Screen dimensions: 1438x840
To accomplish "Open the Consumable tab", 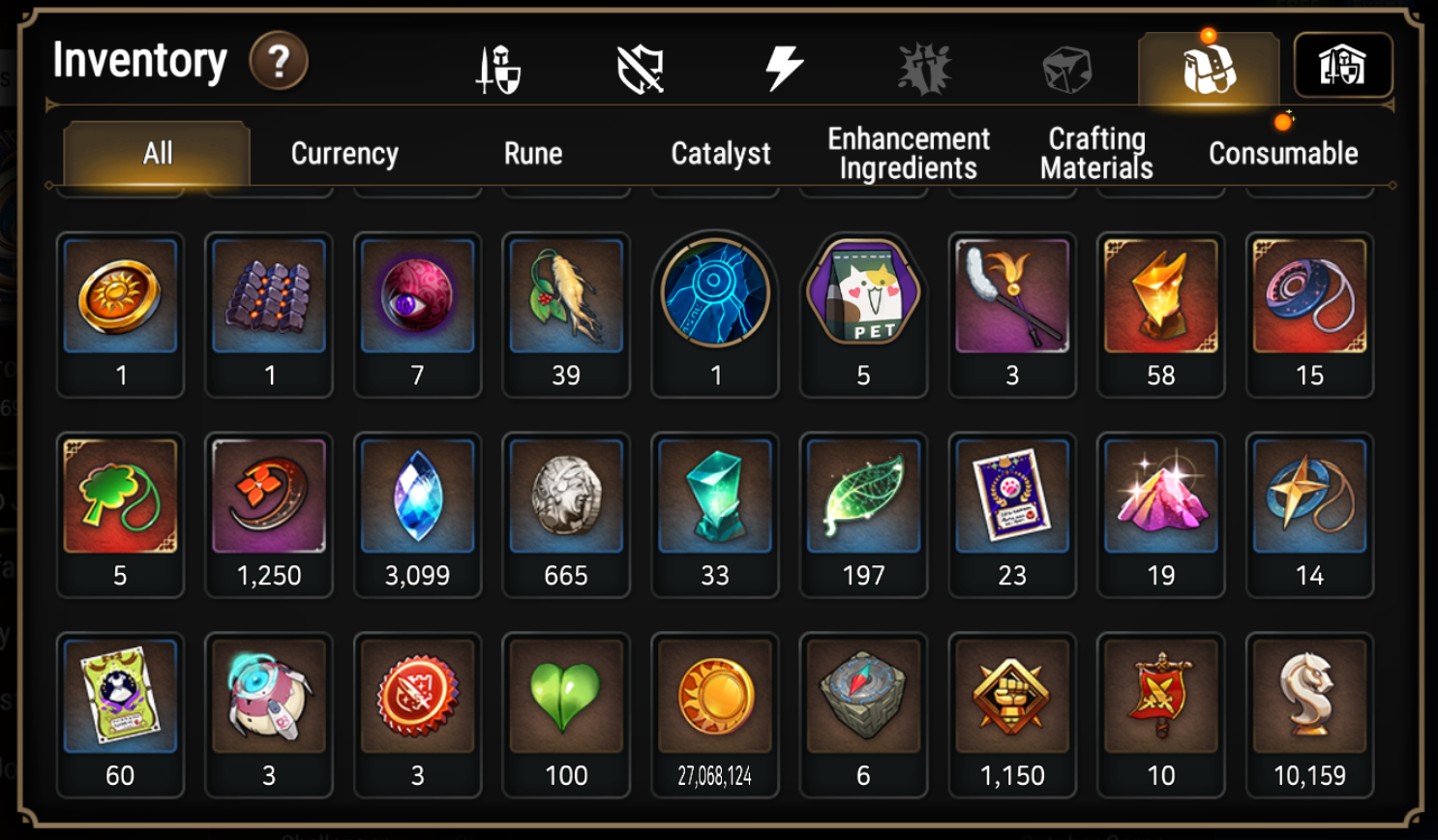I will 1283,153.
